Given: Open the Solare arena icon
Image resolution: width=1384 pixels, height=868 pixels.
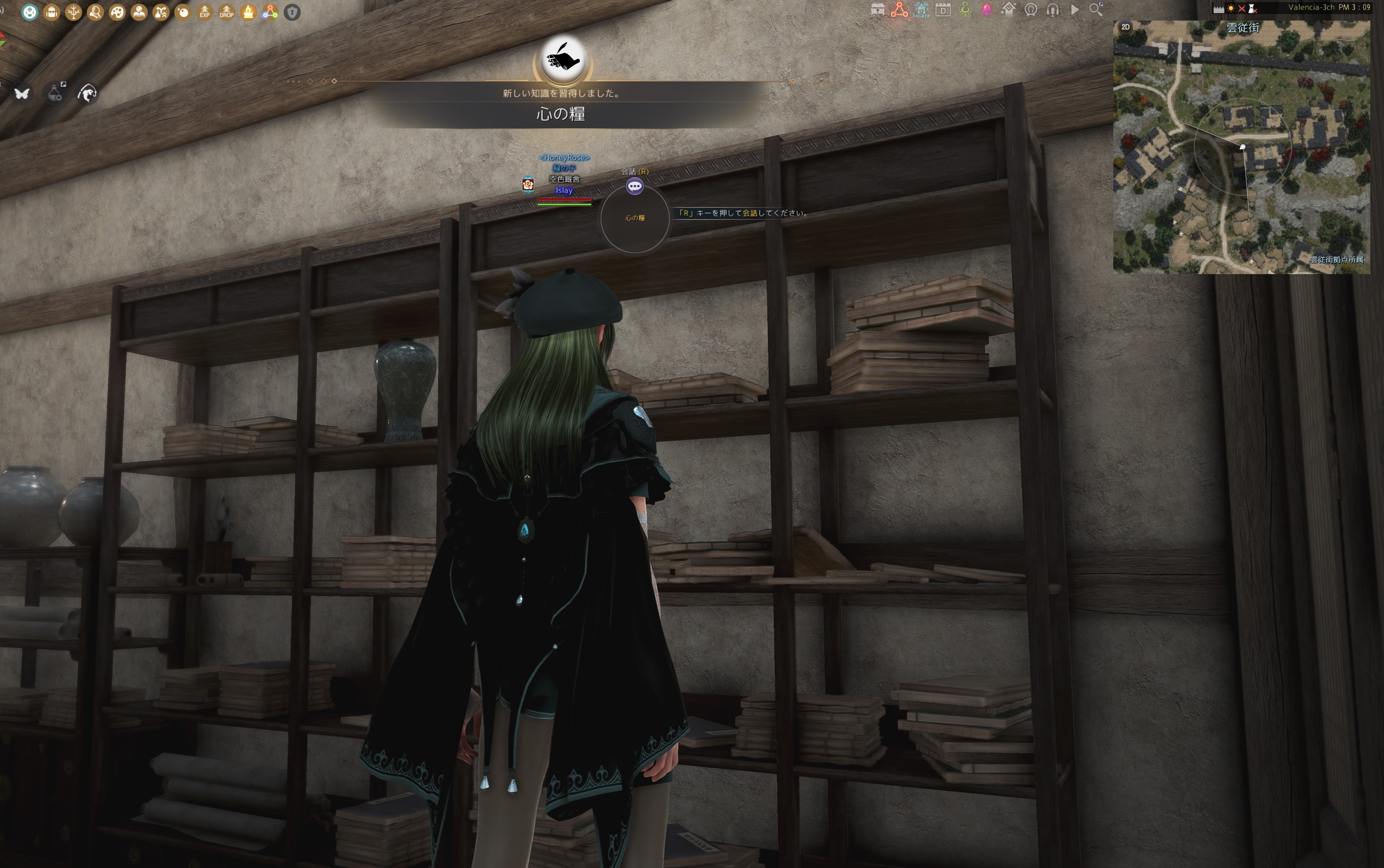Looking at the screenshot, I should 922,10.
